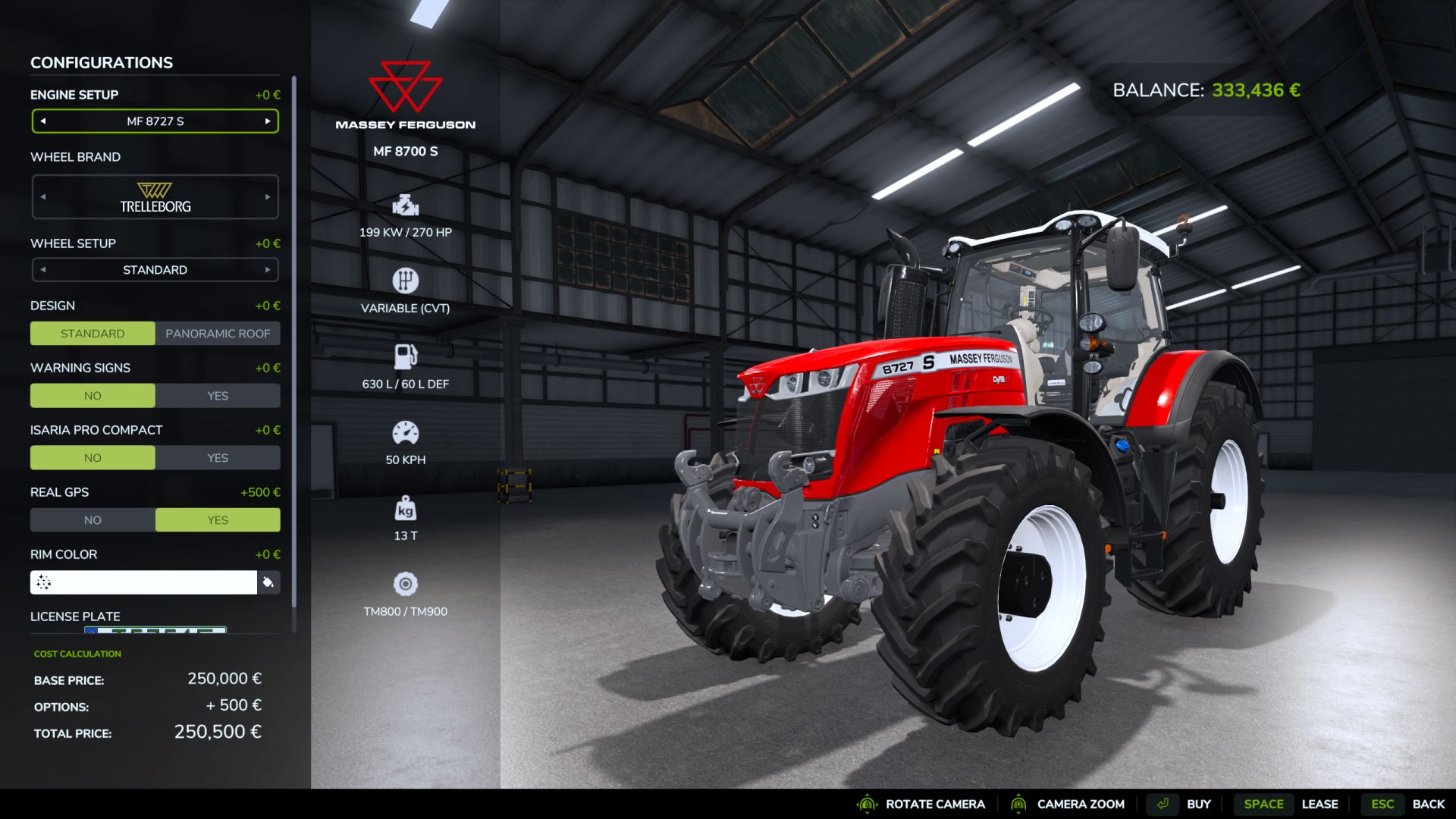Click the previous arrow for Wheel Brand
Screen dimensions: 1456x819
43,196
